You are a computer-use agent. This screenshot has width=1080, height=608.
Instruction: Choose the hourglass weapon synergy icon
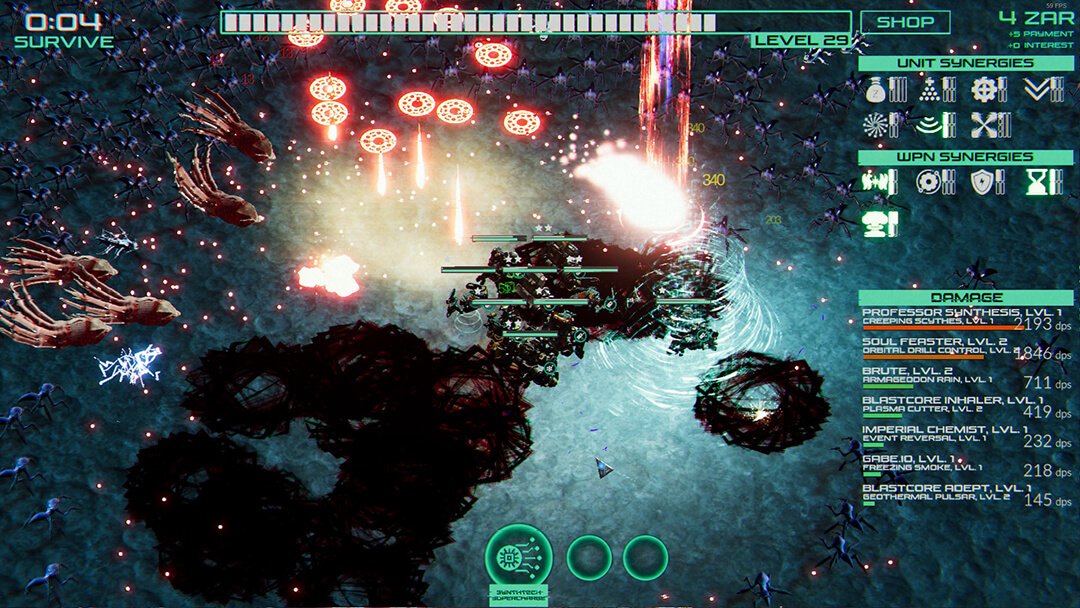(x=1038, y=182)
